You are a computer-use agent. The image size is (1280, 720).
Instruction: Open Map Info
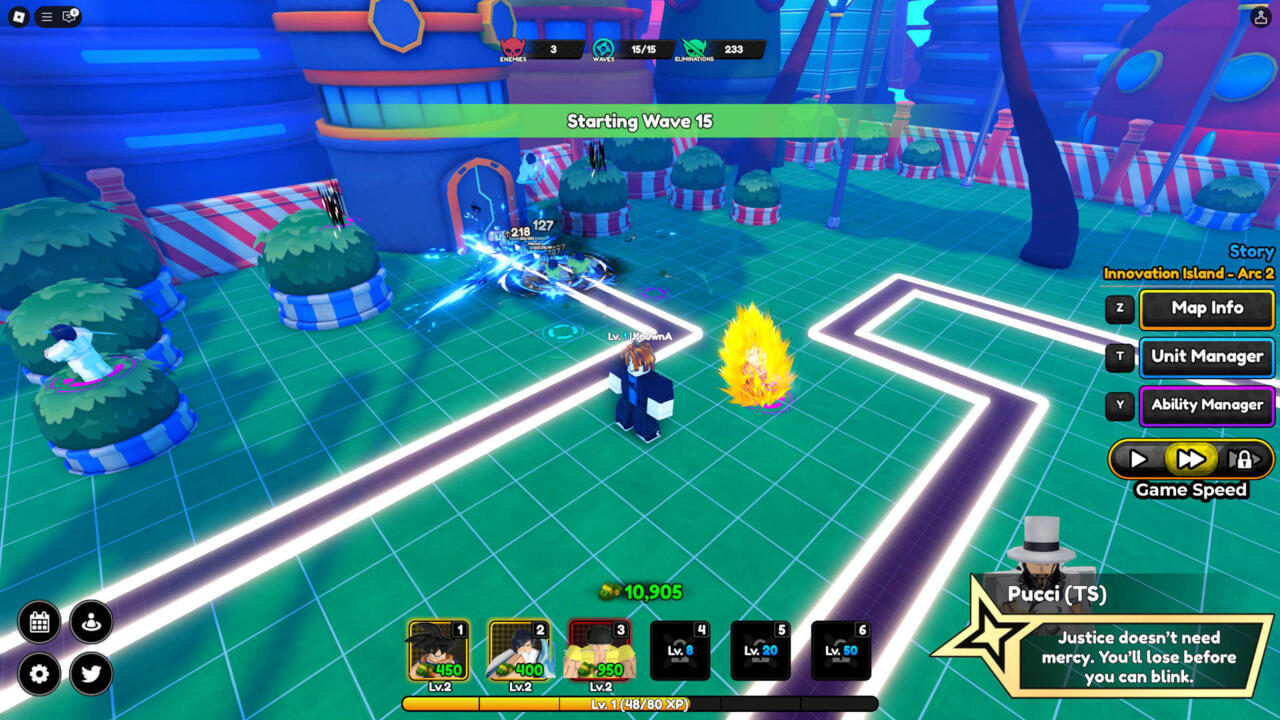pyautogui.click(x=1206, y=309)
